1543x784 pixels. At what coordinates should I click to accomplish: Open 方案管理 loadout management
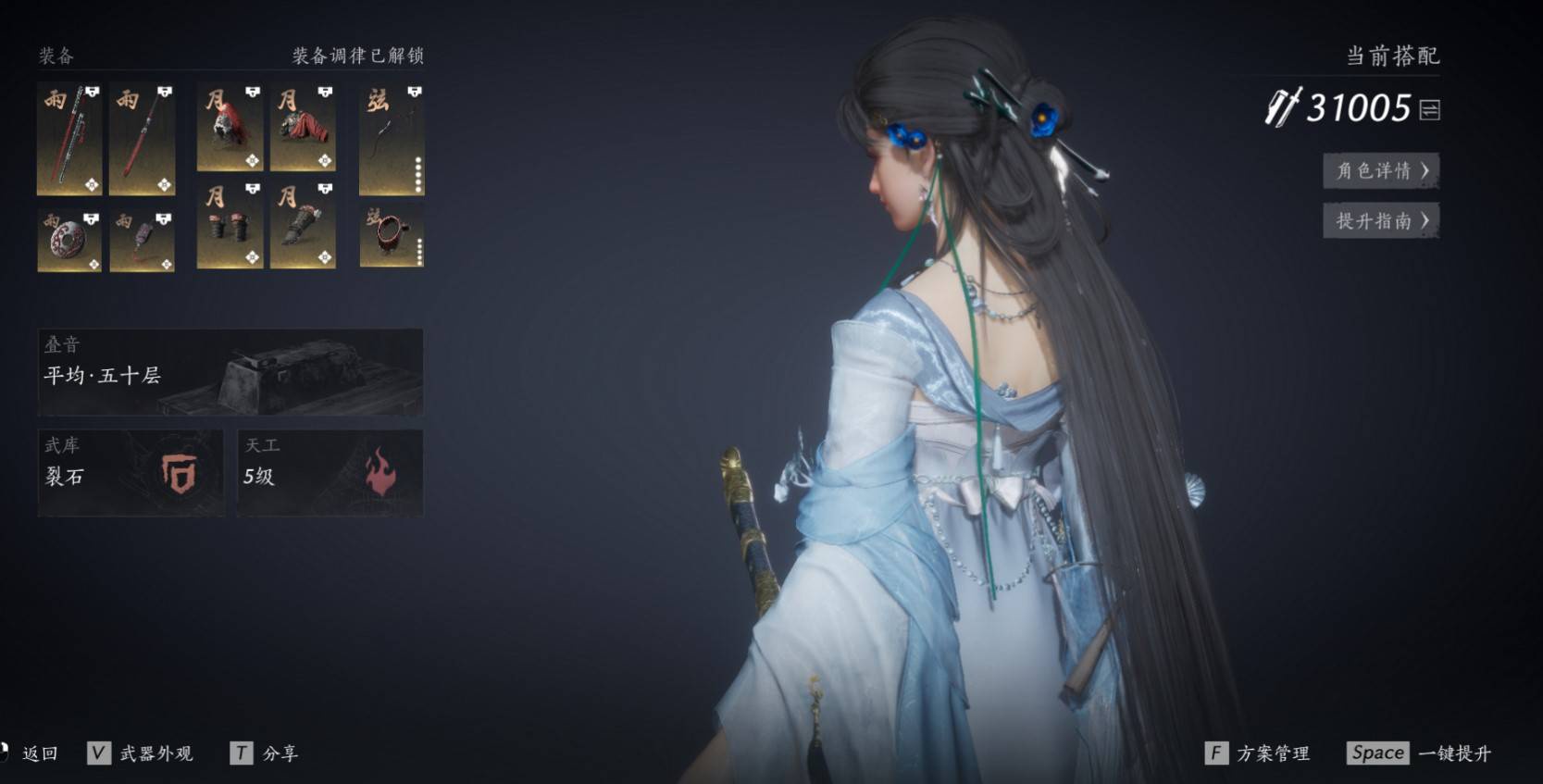pos(1272,753)
